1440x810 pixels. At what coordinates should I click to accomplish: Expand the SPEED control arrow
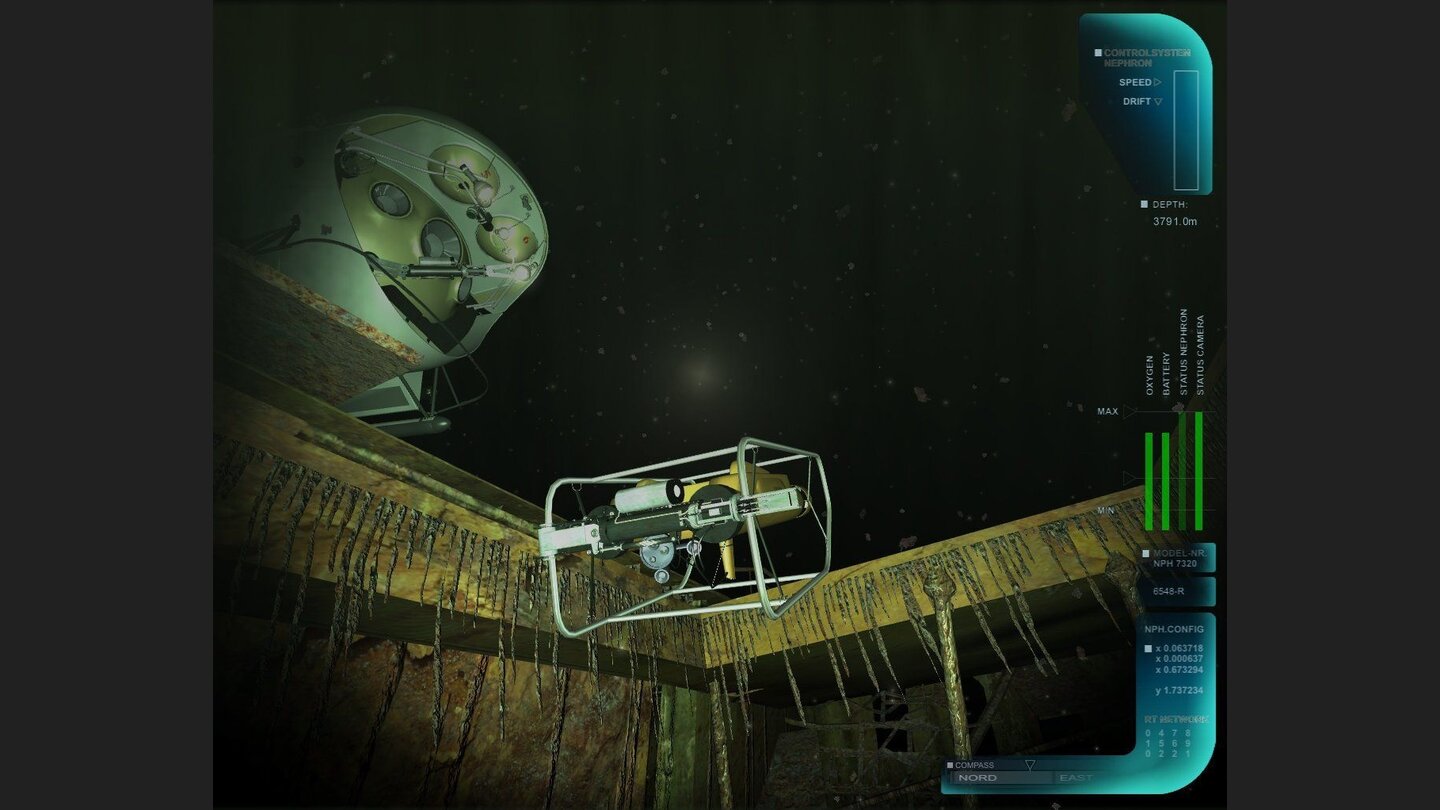pos(1158,83)
